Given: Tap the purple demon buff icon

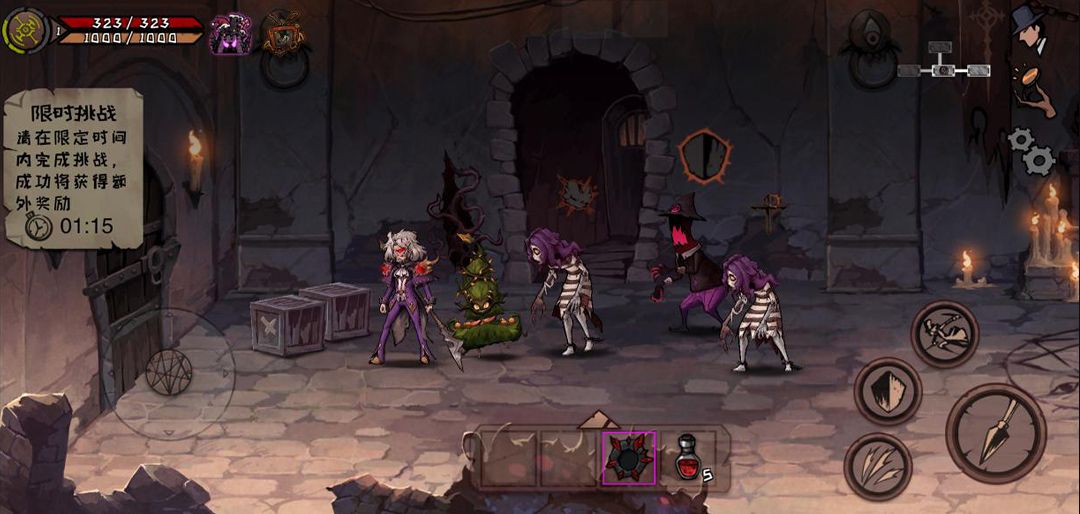Looking at the screenshot, I should tap(230, 34).
